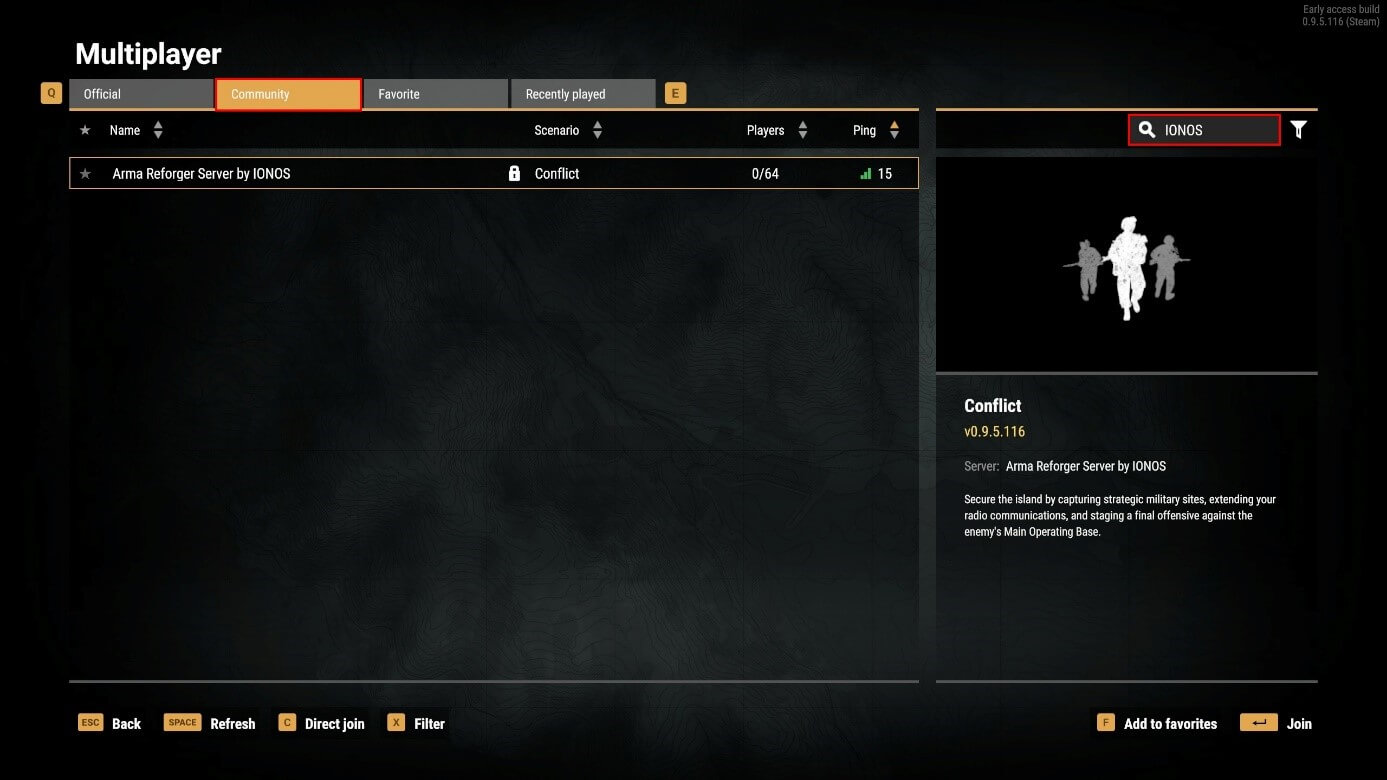1387x780 pixels.
Task: Open the Favorite servers tab
Action: (435, 94)
